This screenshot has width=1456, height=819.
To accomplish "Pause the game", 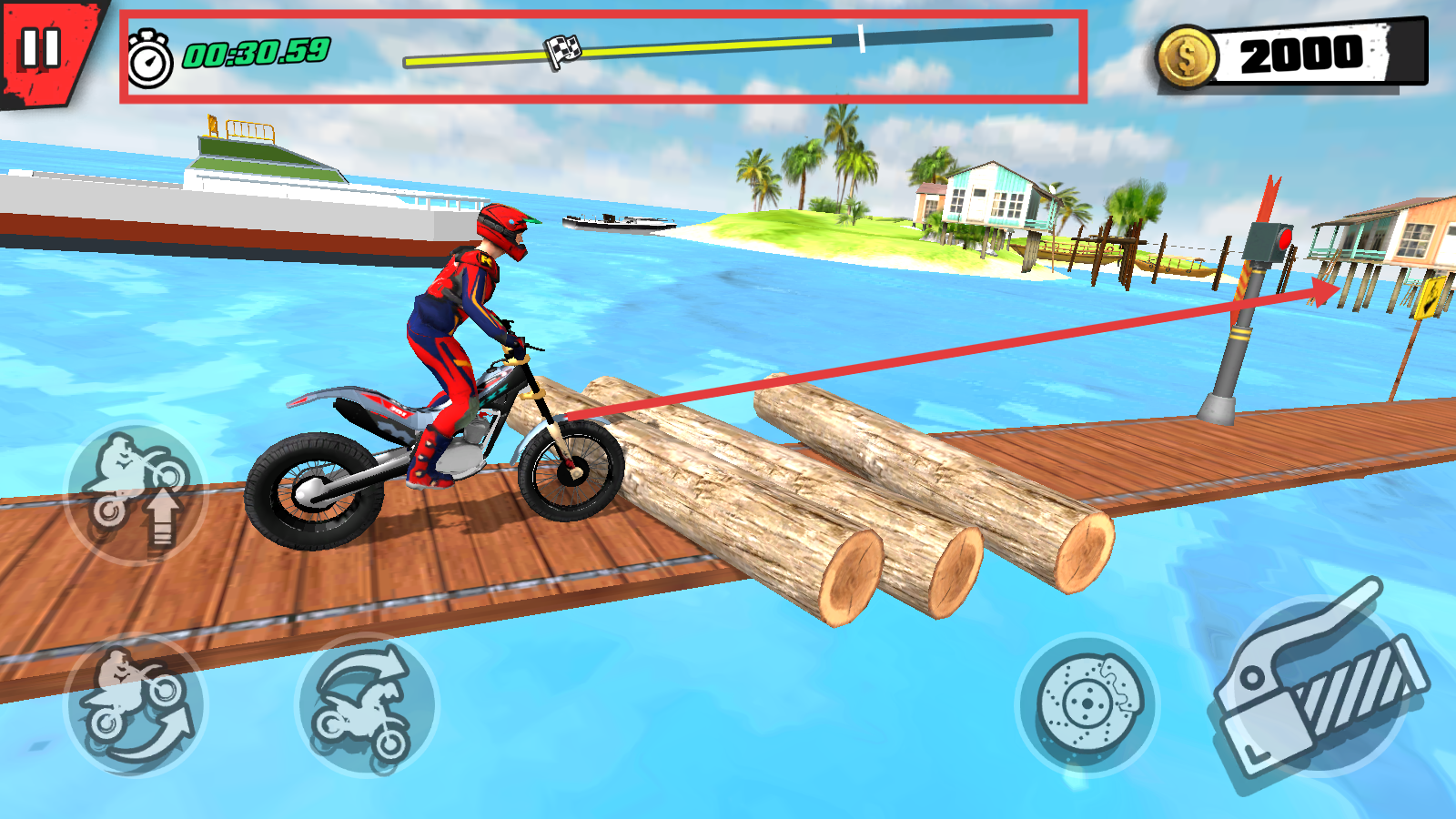I will click(41, 48).
